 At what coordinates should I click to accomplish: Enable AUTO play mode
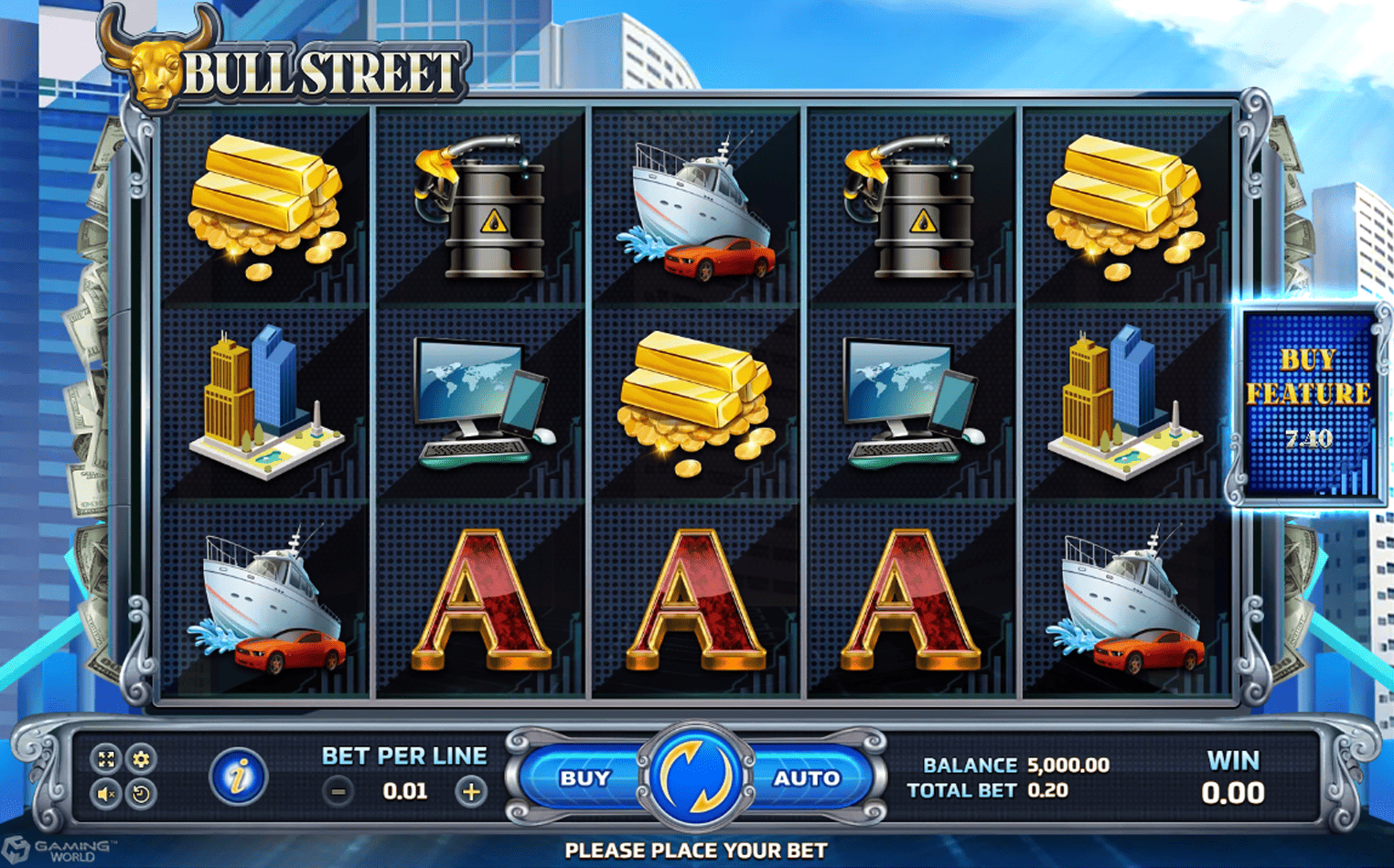coord(806,777)
